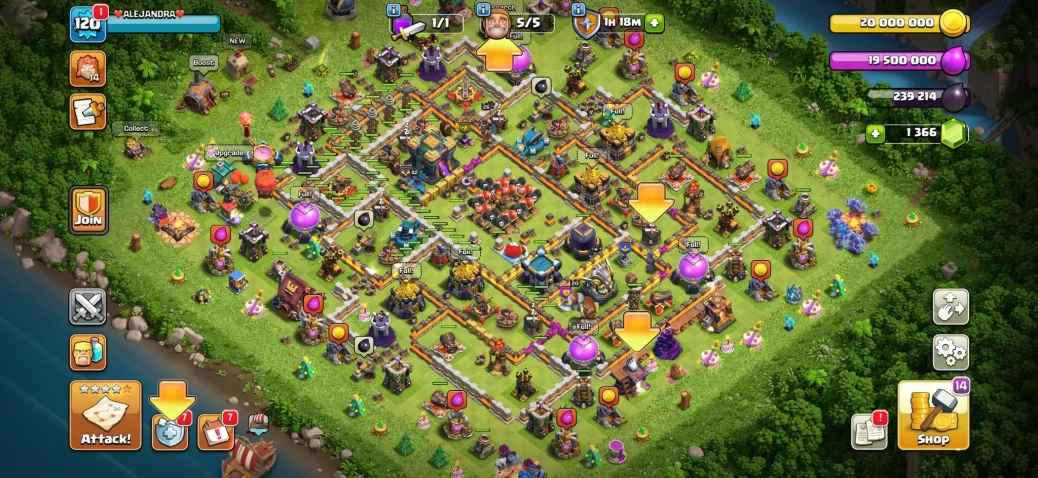Open the Shop with the hammer icon
The width and height of the screenshot is (1038, 478).
click(932, 416)
